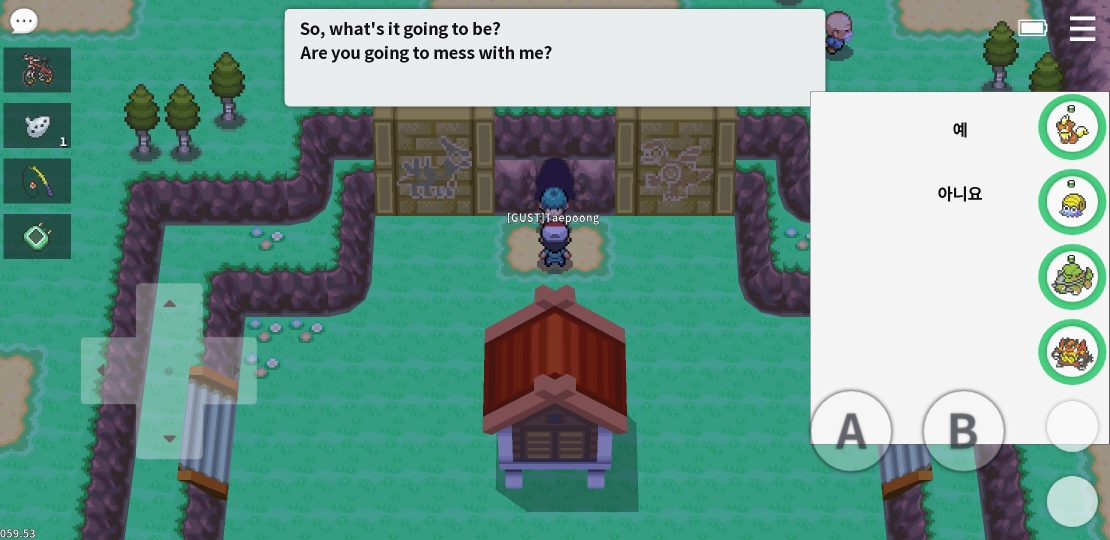Open the hamburger main menu

click(x=1082, y=28)
